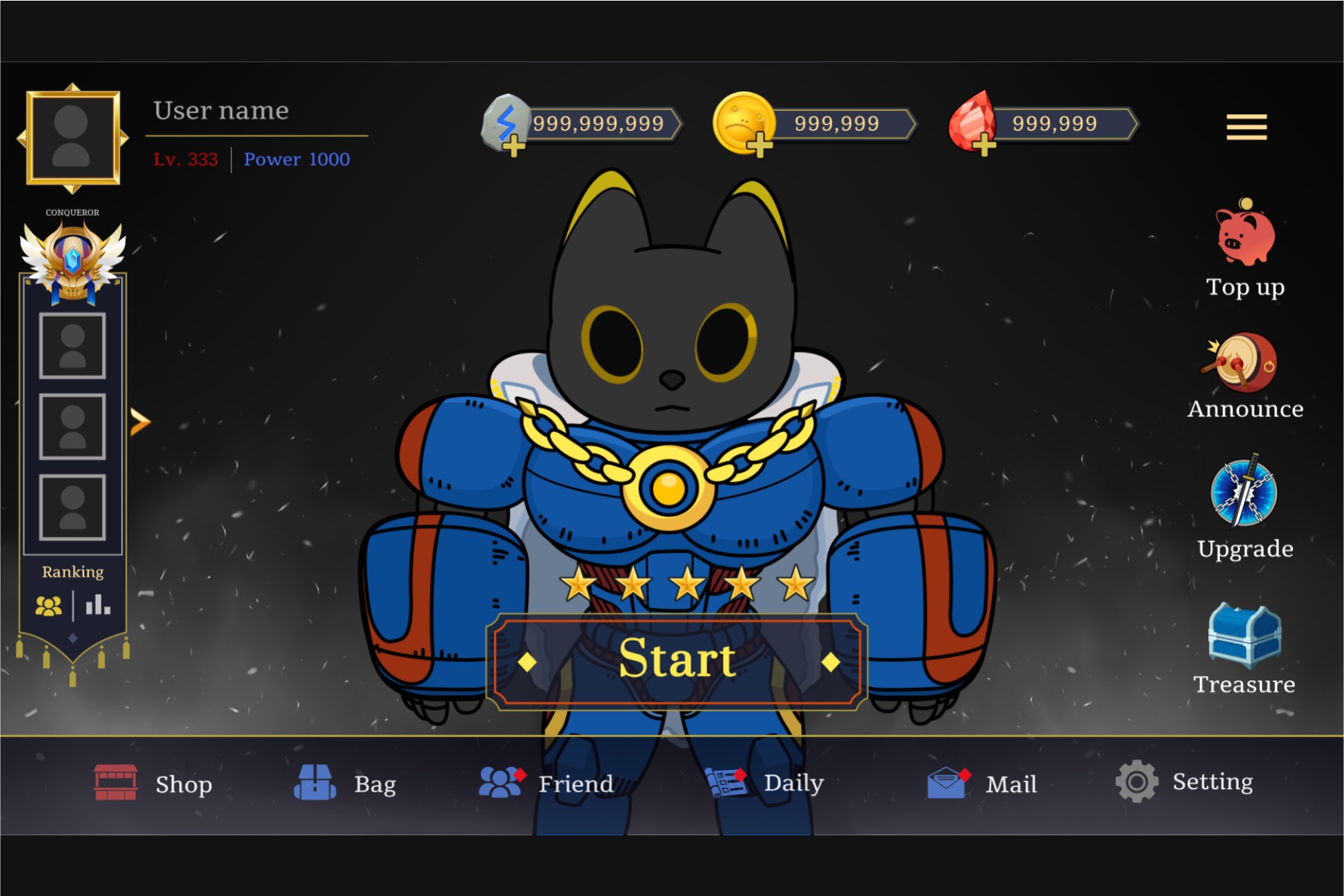Open the Bag backpack icon

(317, 782)
